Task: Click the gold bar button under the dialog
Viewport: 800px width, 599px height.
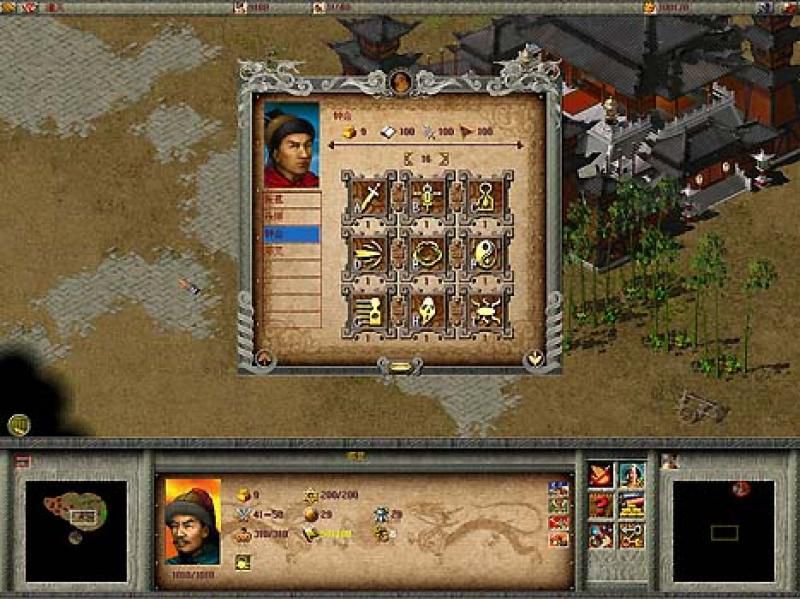Action: [400, 367]
